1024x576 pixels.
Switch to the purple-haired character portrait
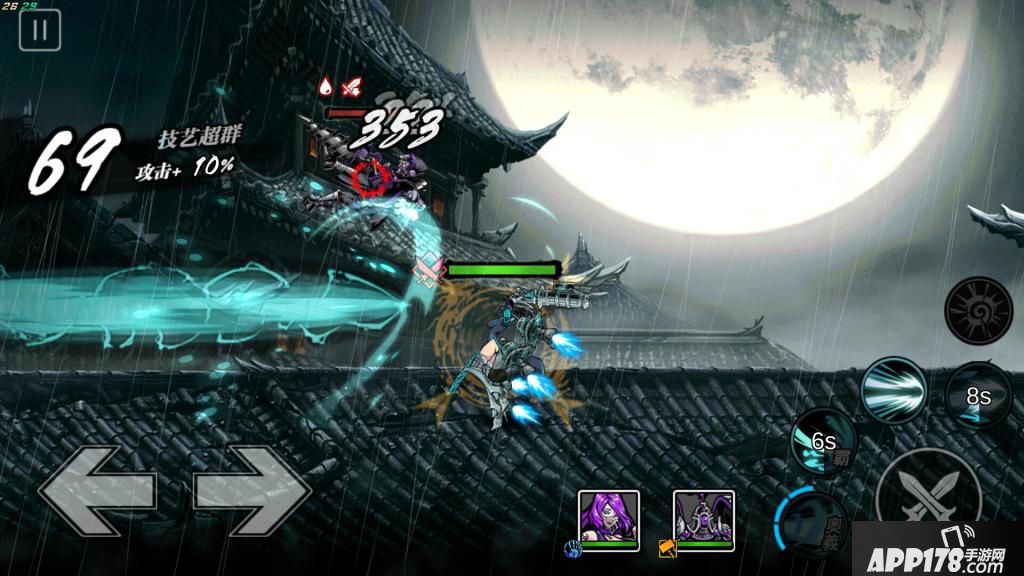click(x=608, y=520)
